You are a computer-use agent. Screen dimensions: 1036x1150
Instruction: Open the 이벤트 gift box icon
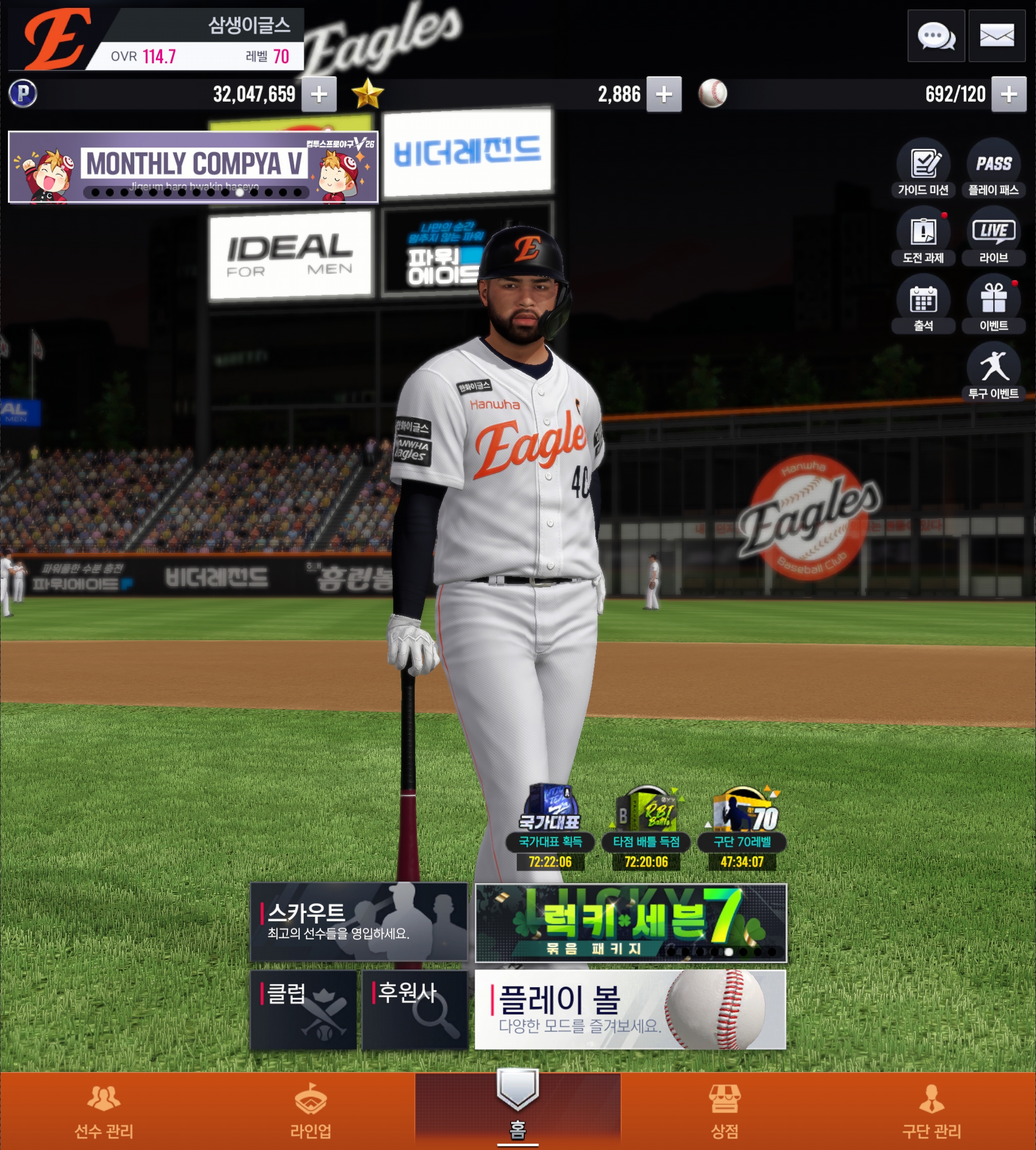[993, 303]
